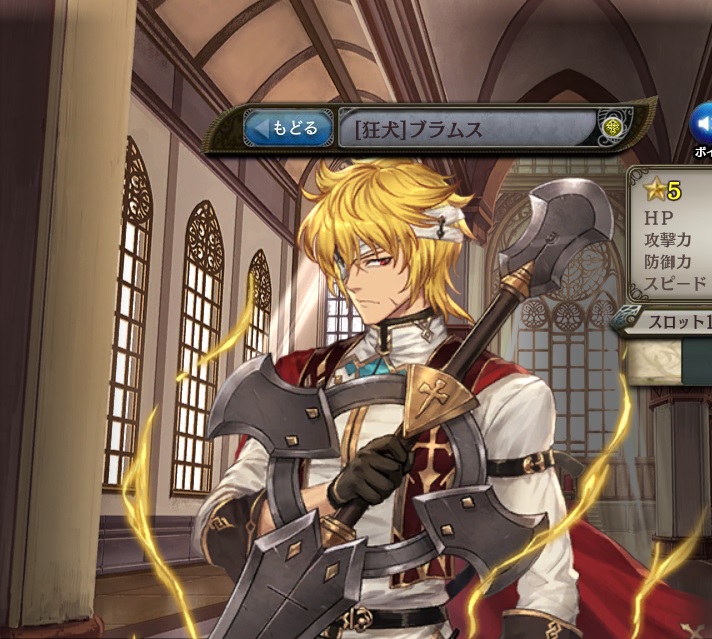This screenshot has width=712, height=639.
Task: Select the スロット1 slot label
Action: [672, 322]
